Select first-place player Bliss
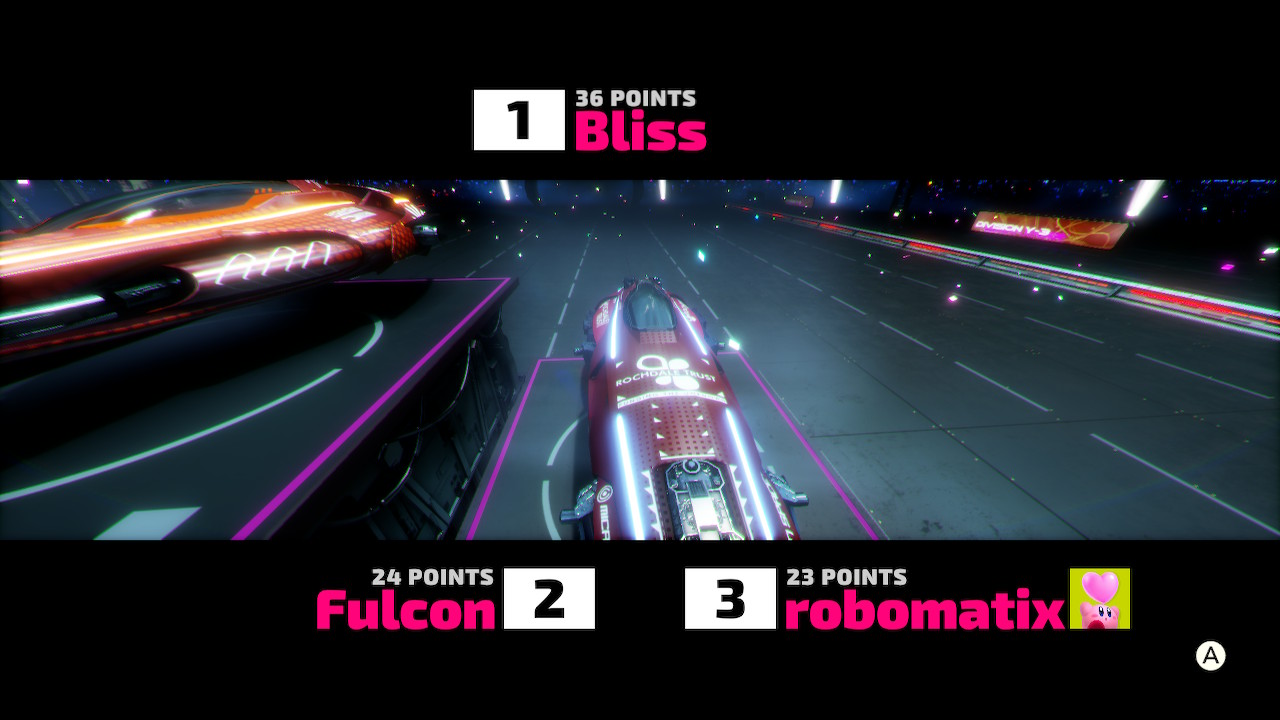The image size is (1280, 720). point(640,131)
